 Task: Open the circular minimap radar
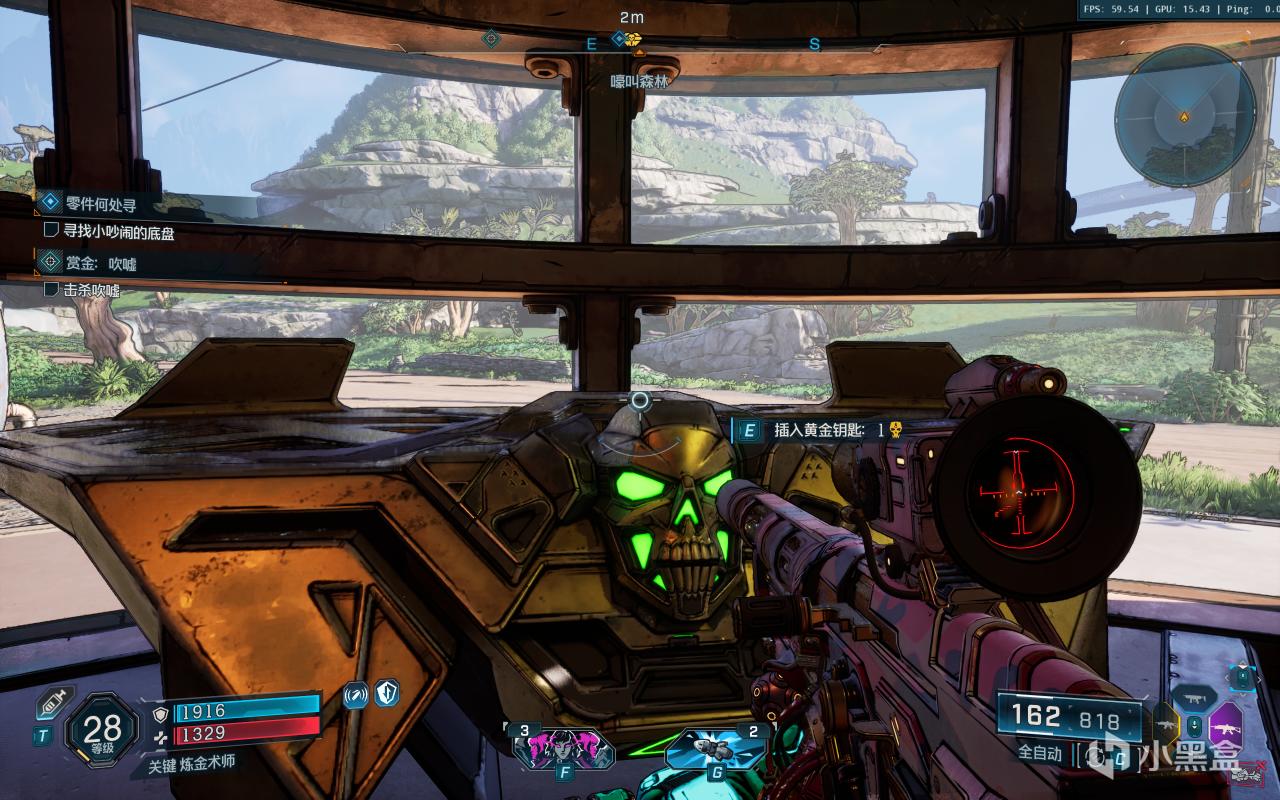coord(1185,115)
